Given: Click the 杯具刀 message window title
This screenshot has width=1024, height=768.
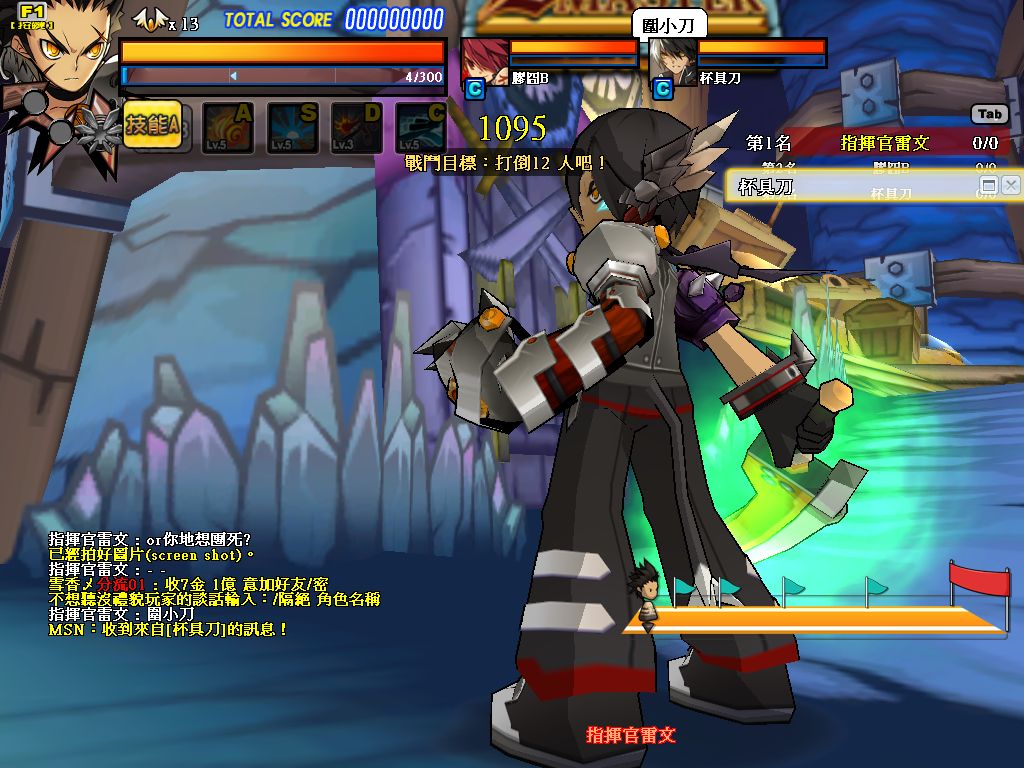Looking at the screenshot, I should (x=766, y=186).
